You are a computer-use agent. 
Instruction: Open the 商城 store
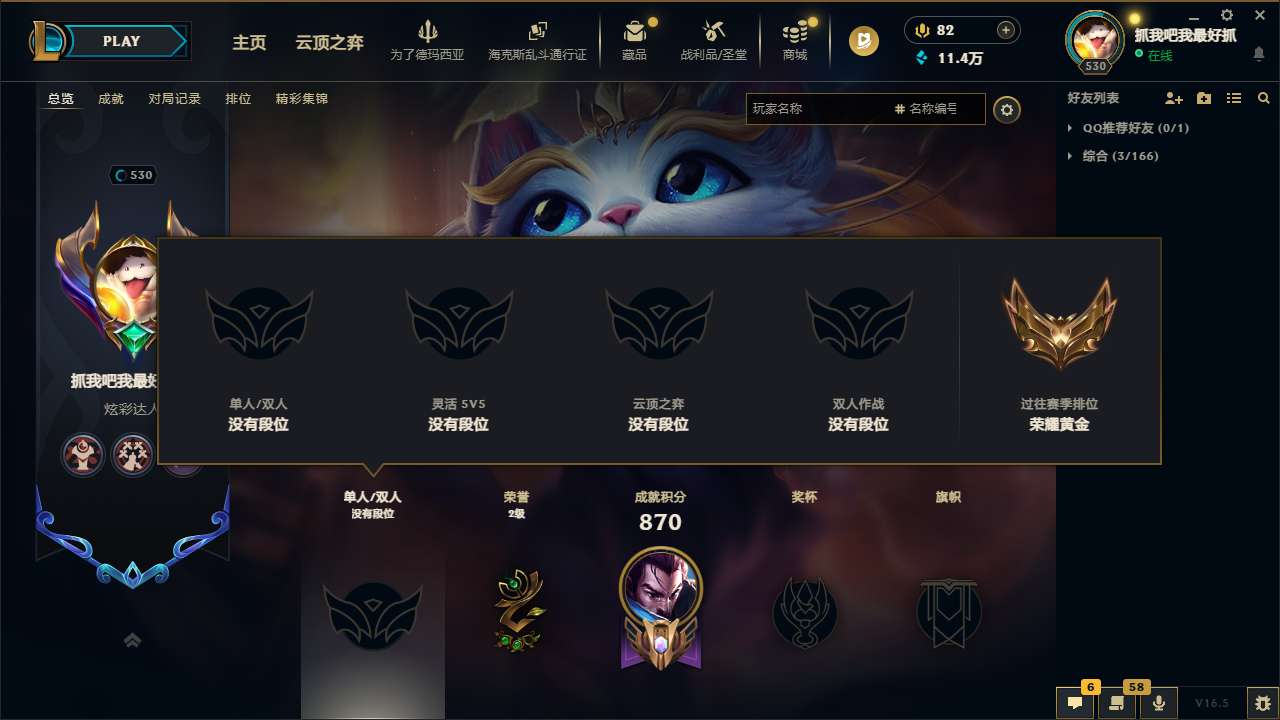click(795, 40)
